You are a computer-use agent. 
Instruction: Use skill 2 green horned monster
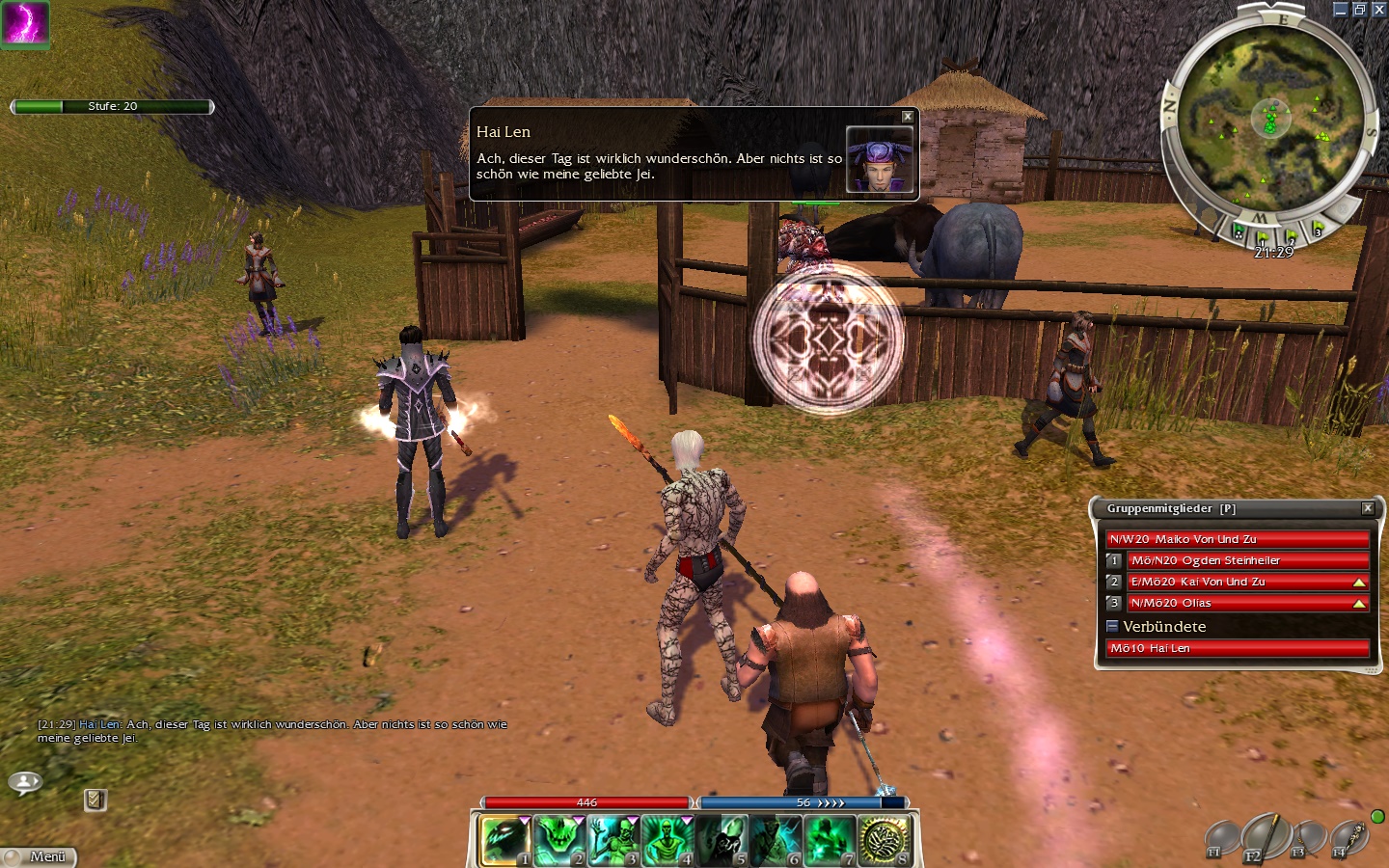click(558, 840)
